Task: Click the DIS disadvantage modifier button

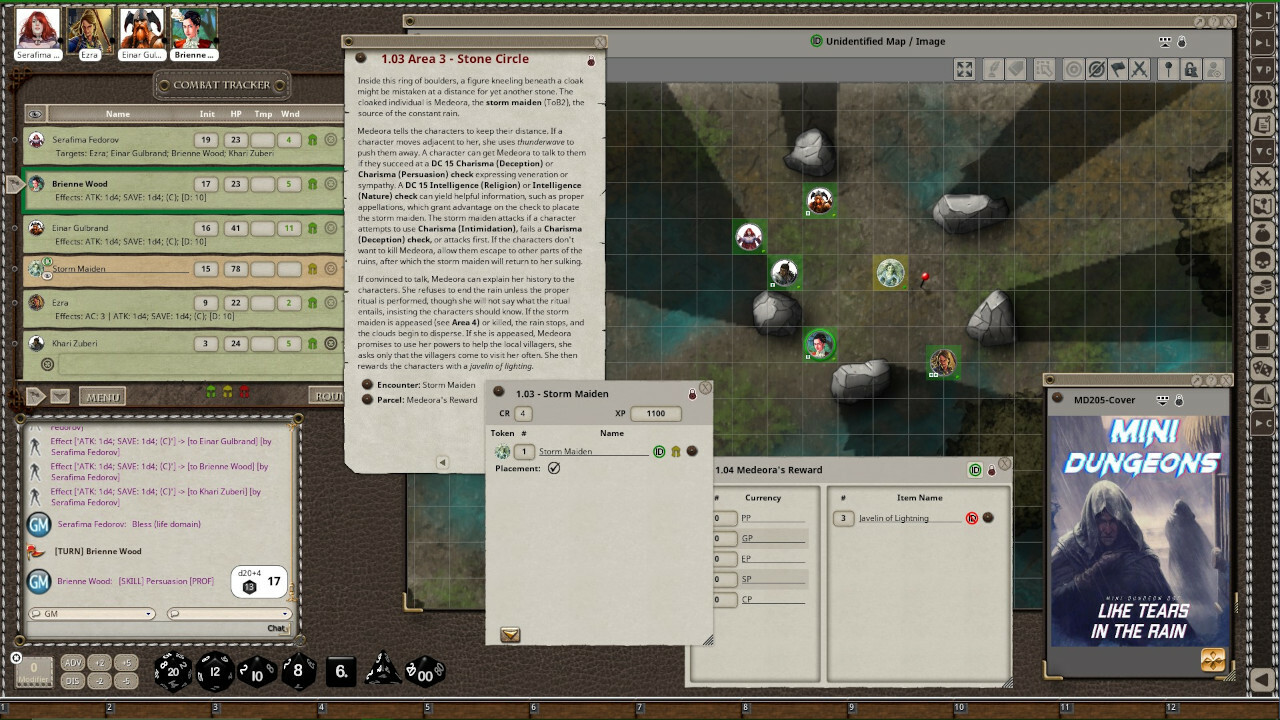Action: coord(73,681)
